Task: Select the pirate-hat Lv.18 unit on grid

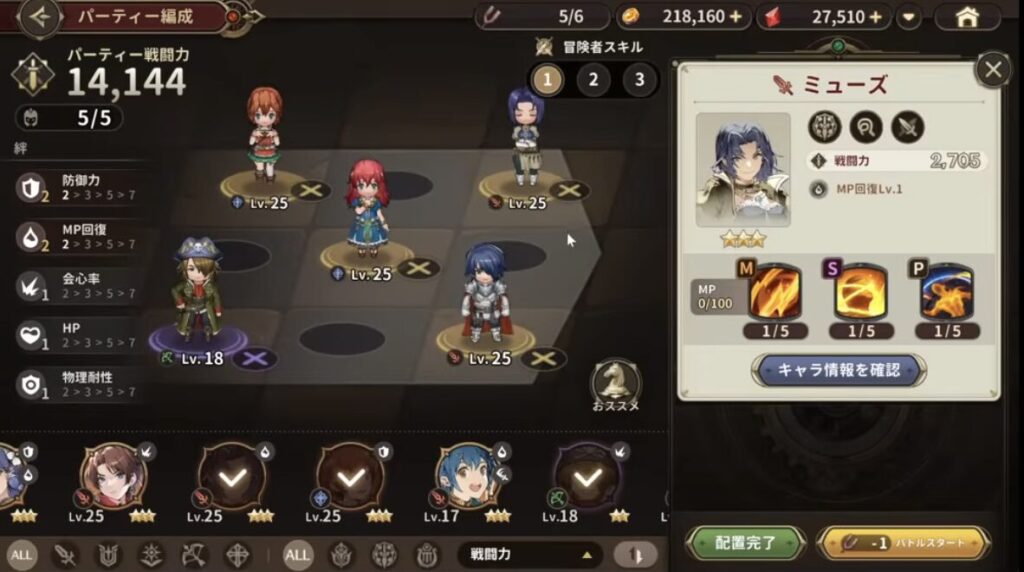Action: (x=196, y=295)
